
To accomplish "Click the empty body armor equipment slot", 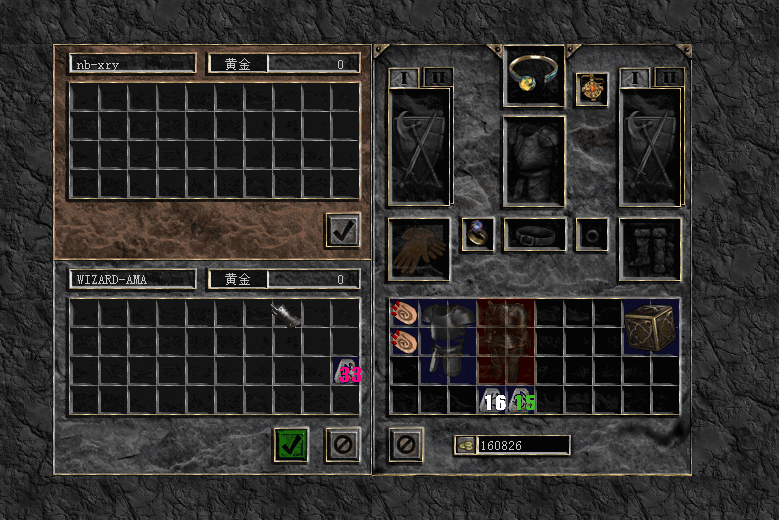I will (535, 161).
